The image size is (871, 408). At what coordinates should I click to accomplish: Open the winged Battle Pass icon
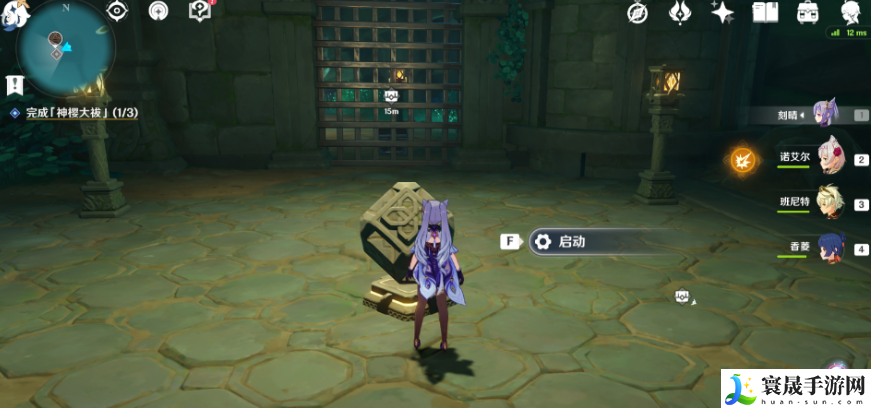pos(679,13)
